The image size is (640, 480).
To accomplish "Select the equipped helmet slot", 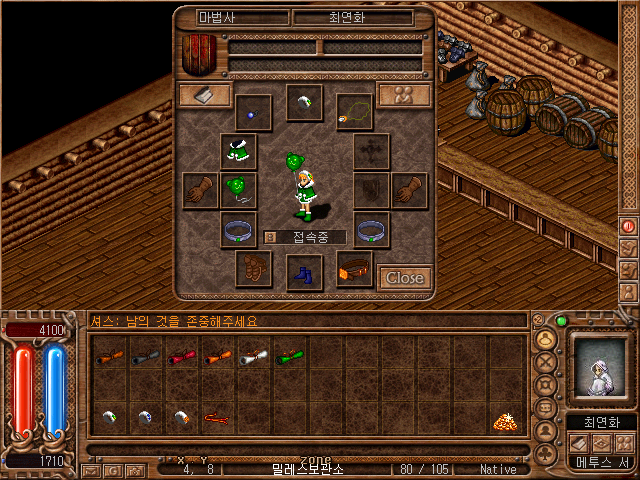I will 304,102.
